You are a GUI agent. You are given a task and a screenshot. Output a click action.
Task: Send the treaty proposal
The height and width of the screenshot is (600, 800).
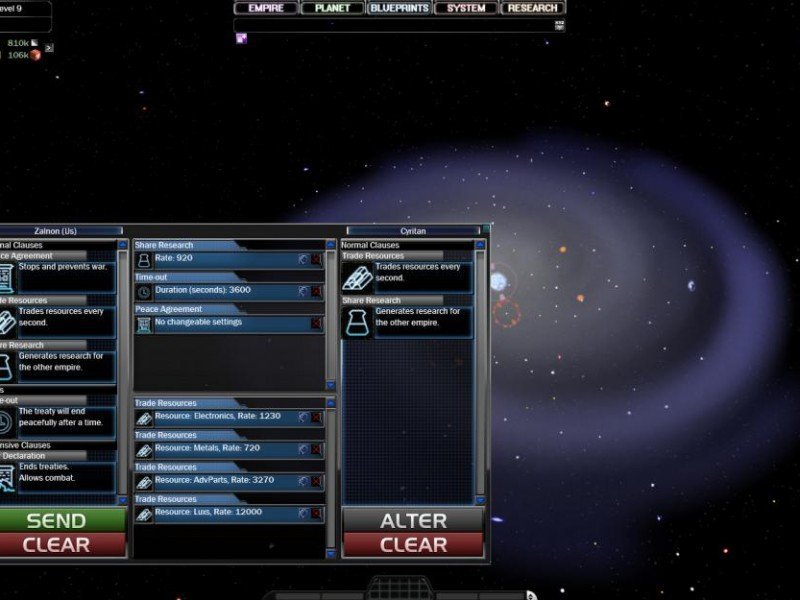click(x=57, y=520)
